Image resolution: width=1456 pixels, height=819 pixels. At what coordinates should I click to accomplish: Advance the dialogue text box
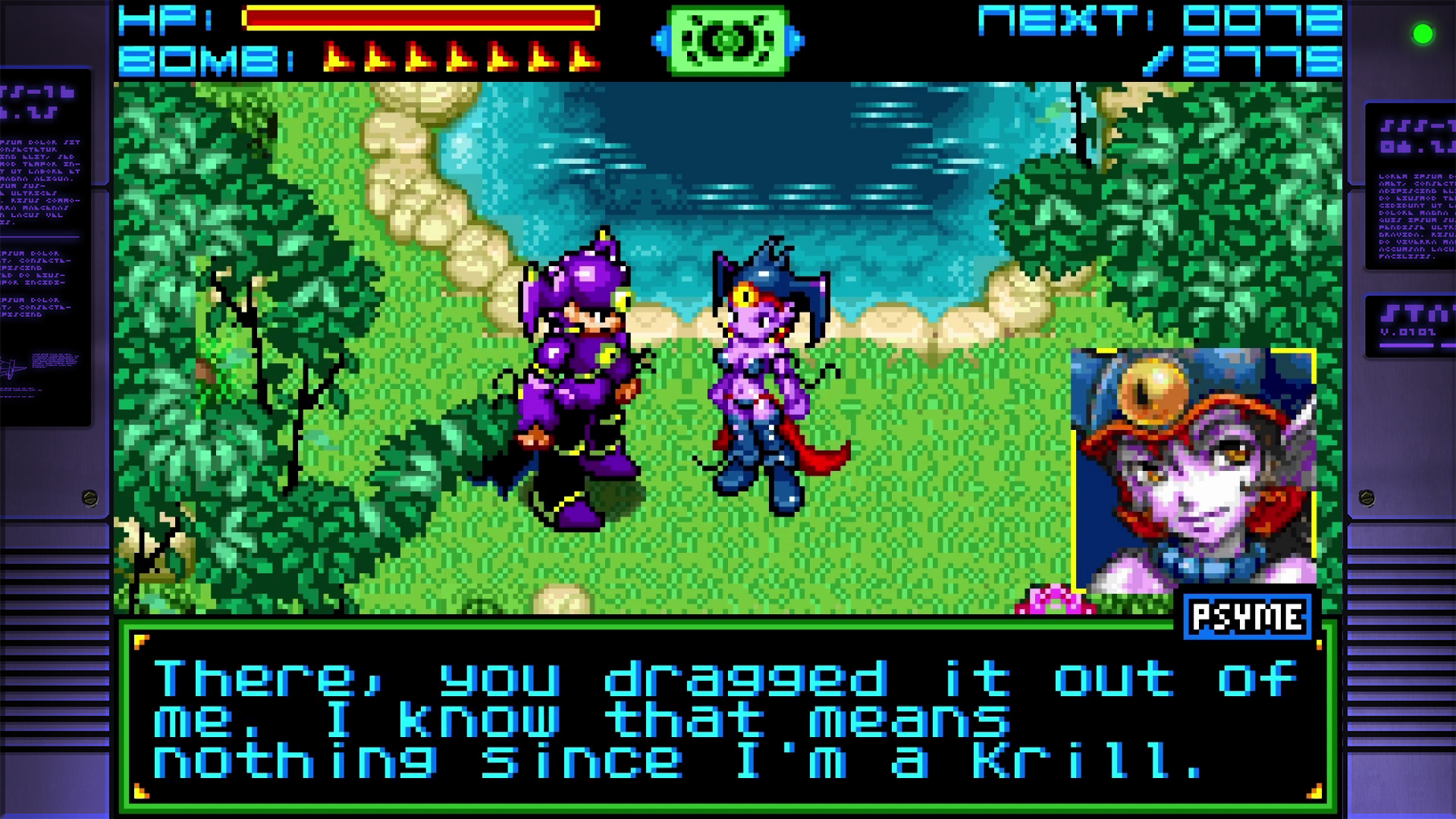(x=728, y=713)
